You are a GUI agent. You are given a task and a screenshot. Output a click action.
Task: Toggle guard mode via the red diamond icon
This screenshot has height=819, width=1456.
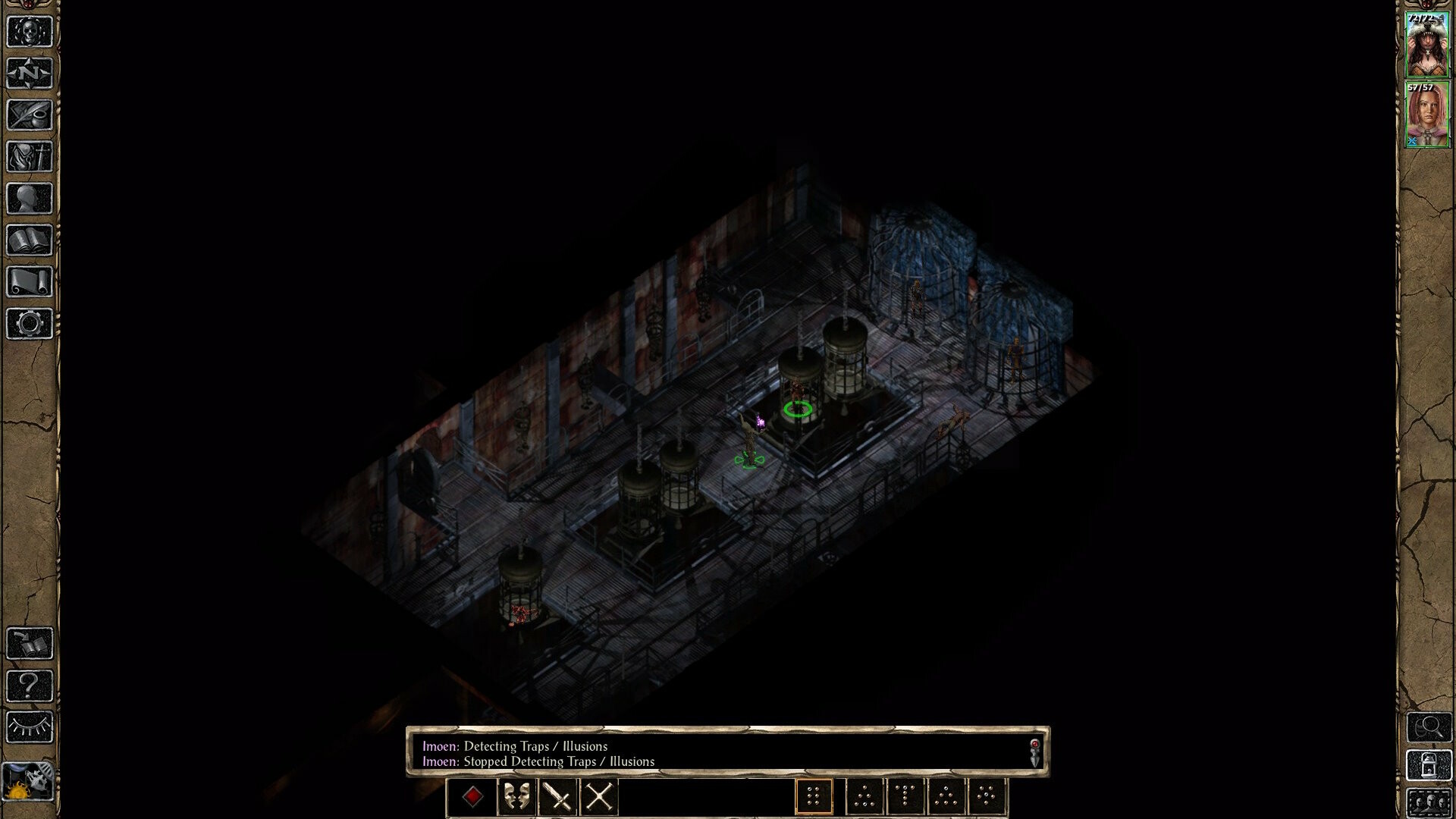click(474, 797)
